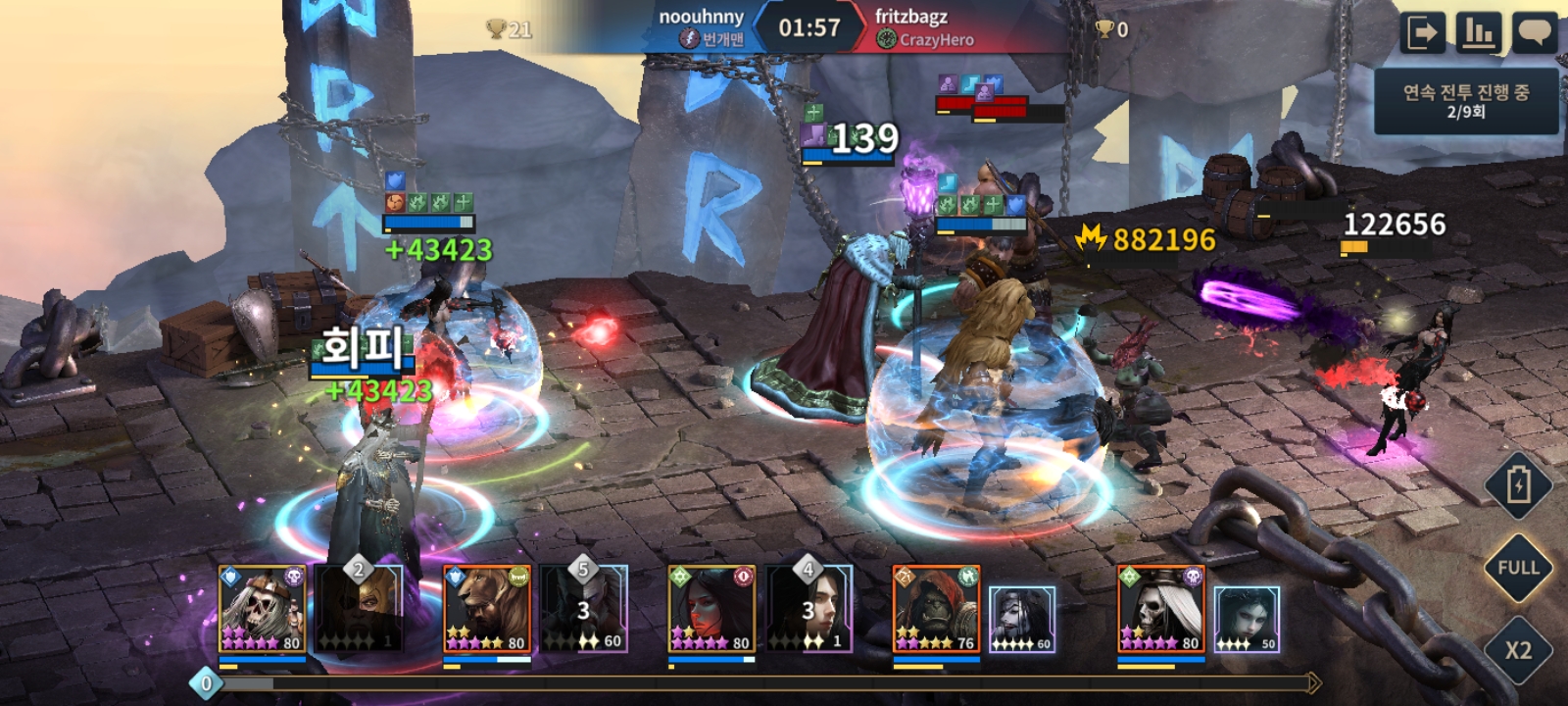Choose the pale long-haired man level 60 card
This screenshot has width=1568, height=706.
point(1021,620)
